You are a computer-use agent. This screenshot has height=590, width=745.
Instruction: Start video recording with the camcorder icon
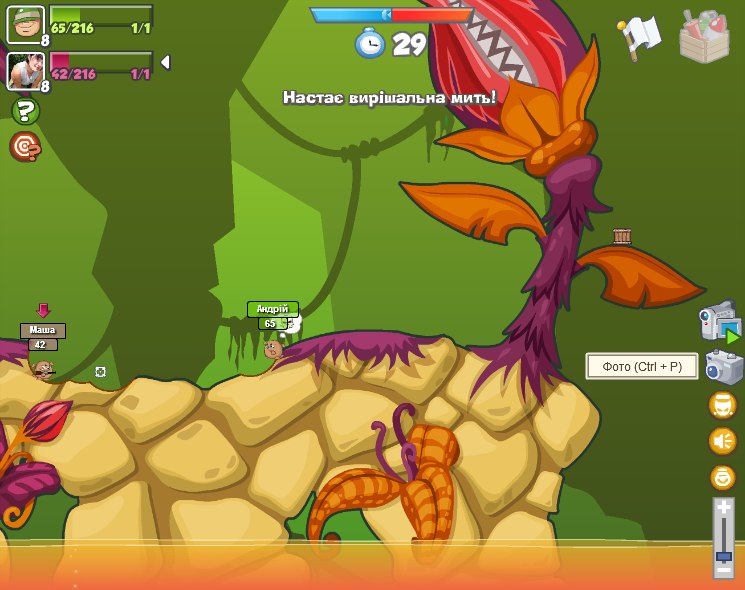(718, 322)
